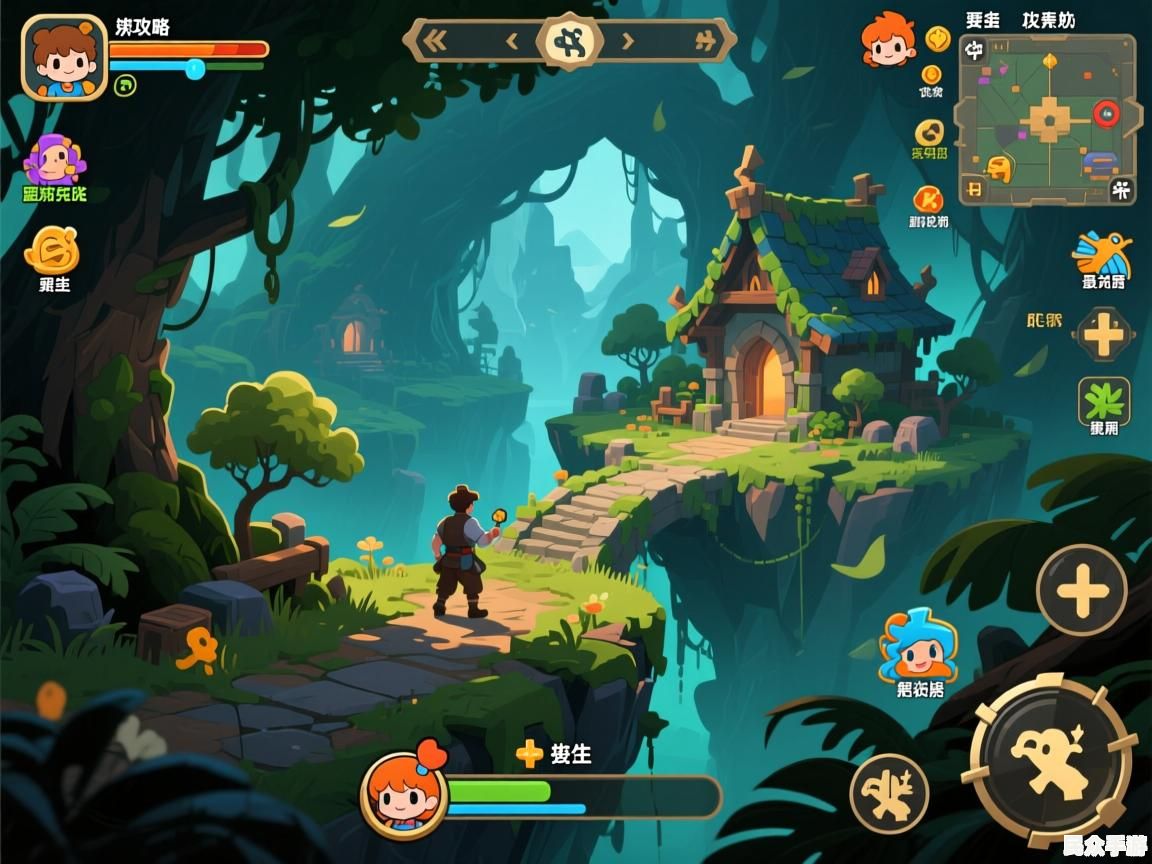Click the hexagonal gold plus button
This screenshot has width=1152, height=864.
coord(1103,334)
